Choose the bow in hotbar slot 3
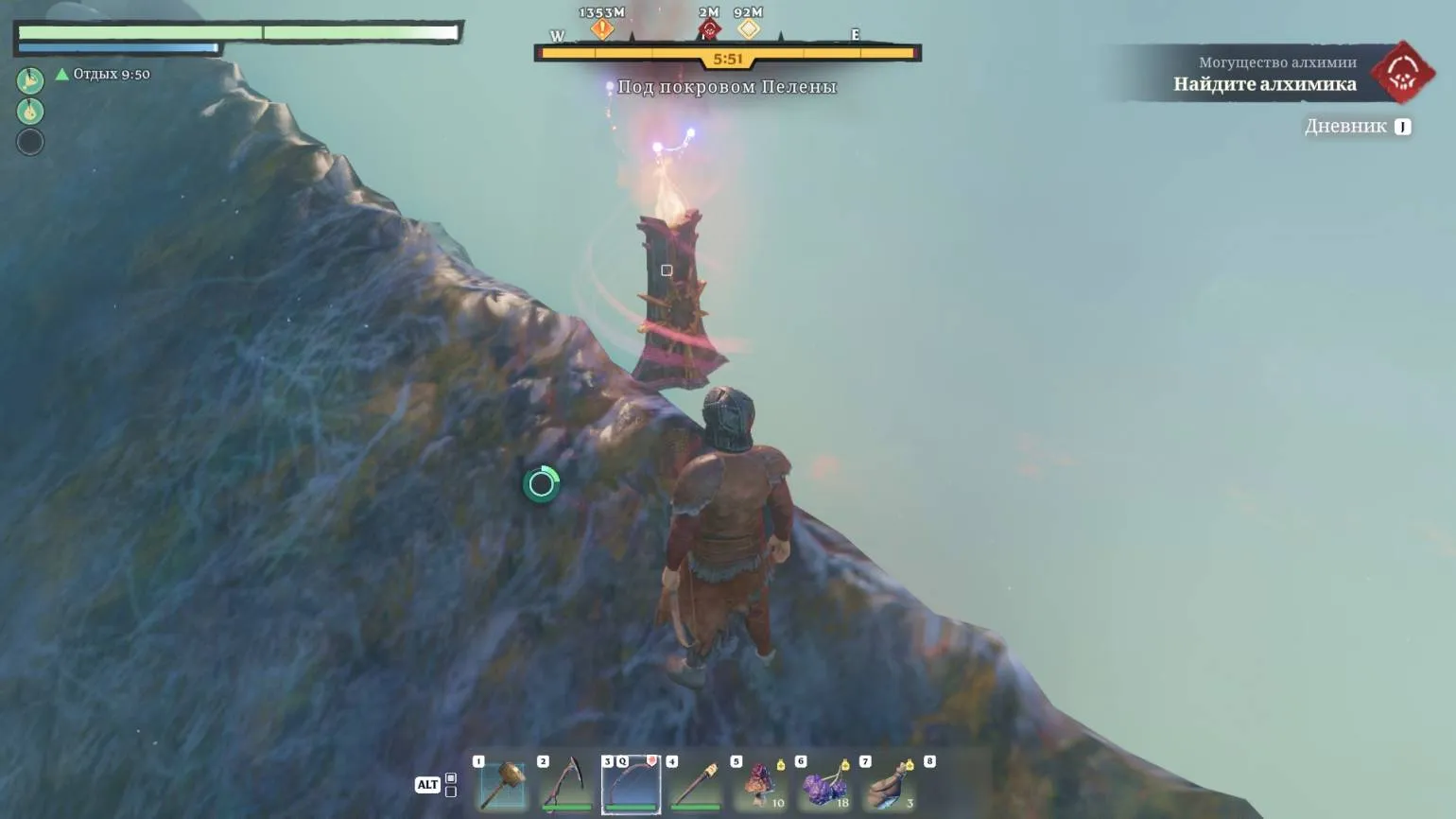Screen dimensions: 1456x819 pyautogui.click(x=631, y=784)
